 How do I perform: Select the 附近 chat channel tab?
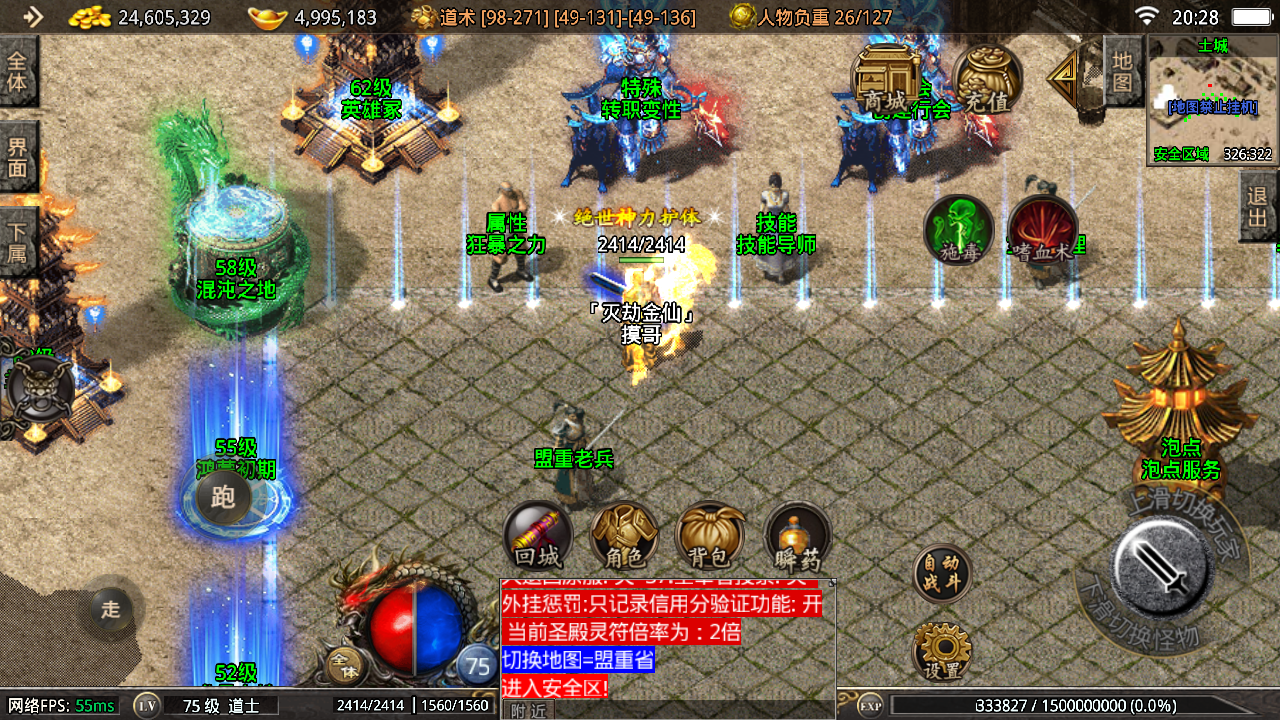point(528,710)
